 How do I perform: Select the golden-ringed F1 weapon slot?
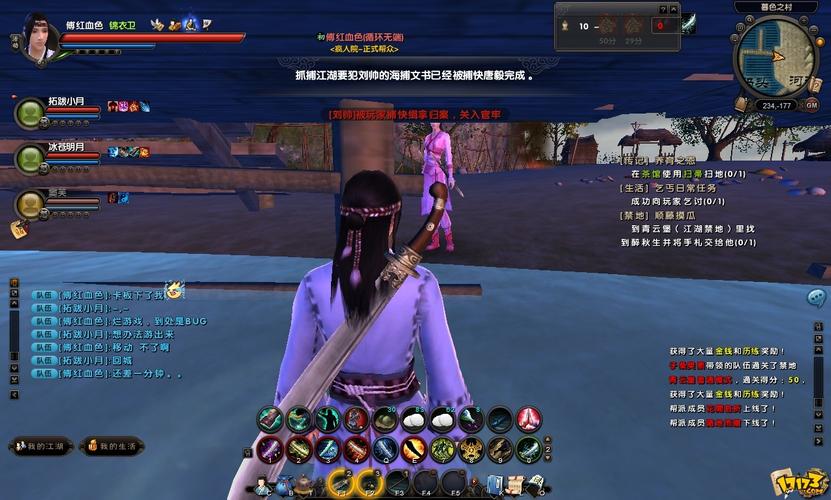coord(341,484)
